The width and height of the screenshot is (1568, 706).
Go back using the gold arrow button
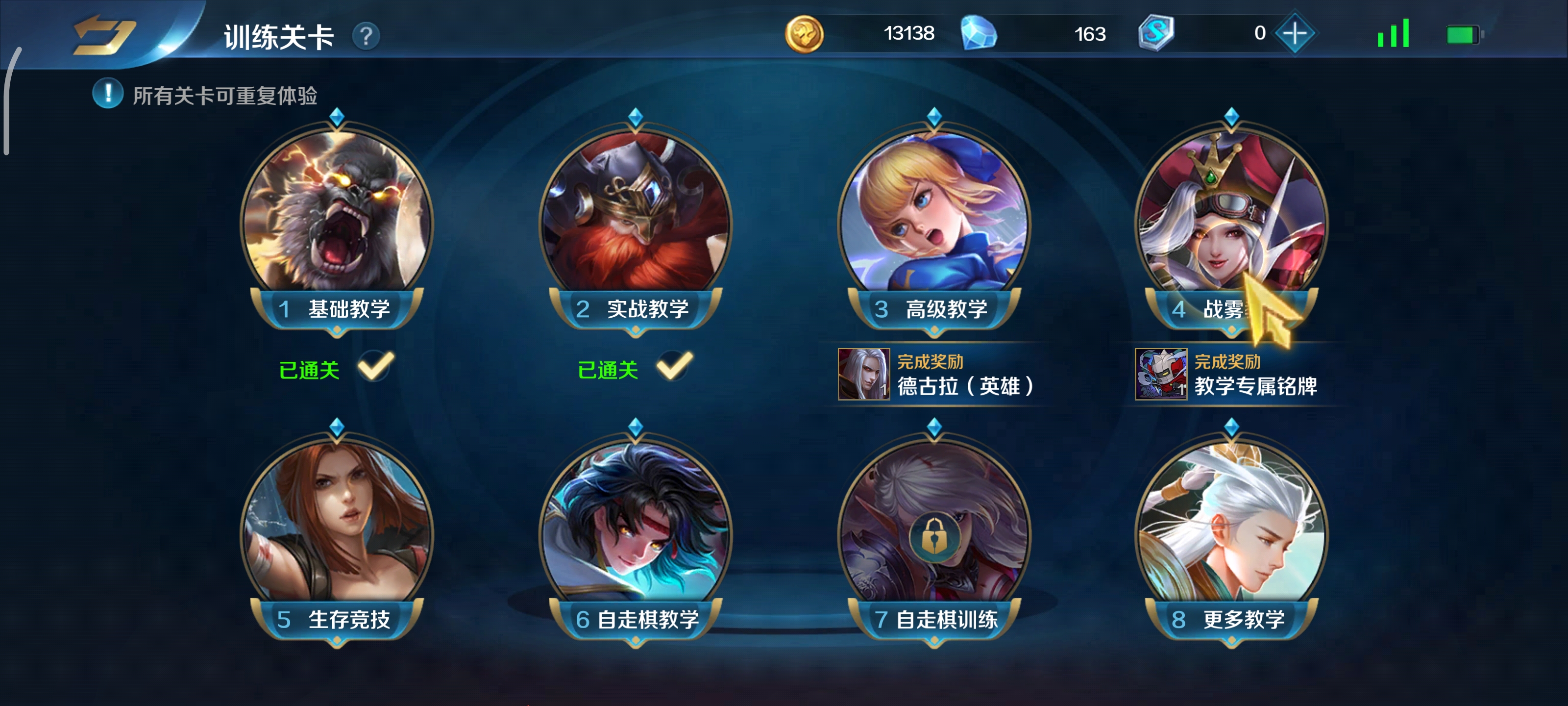[103, 35]
